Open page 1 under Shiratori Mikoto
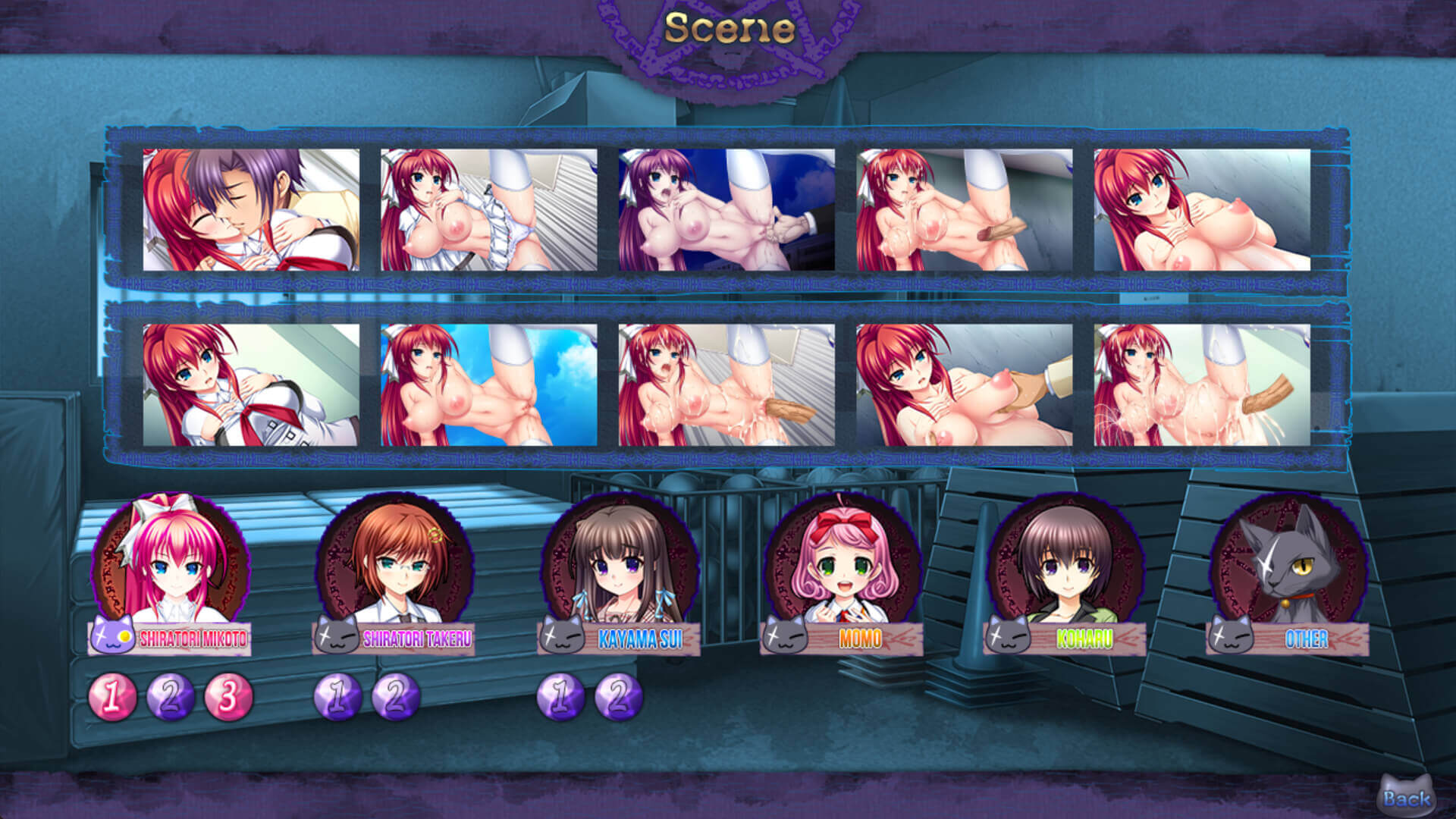Viewport: 1456px width, 819px height. (112, 696)
